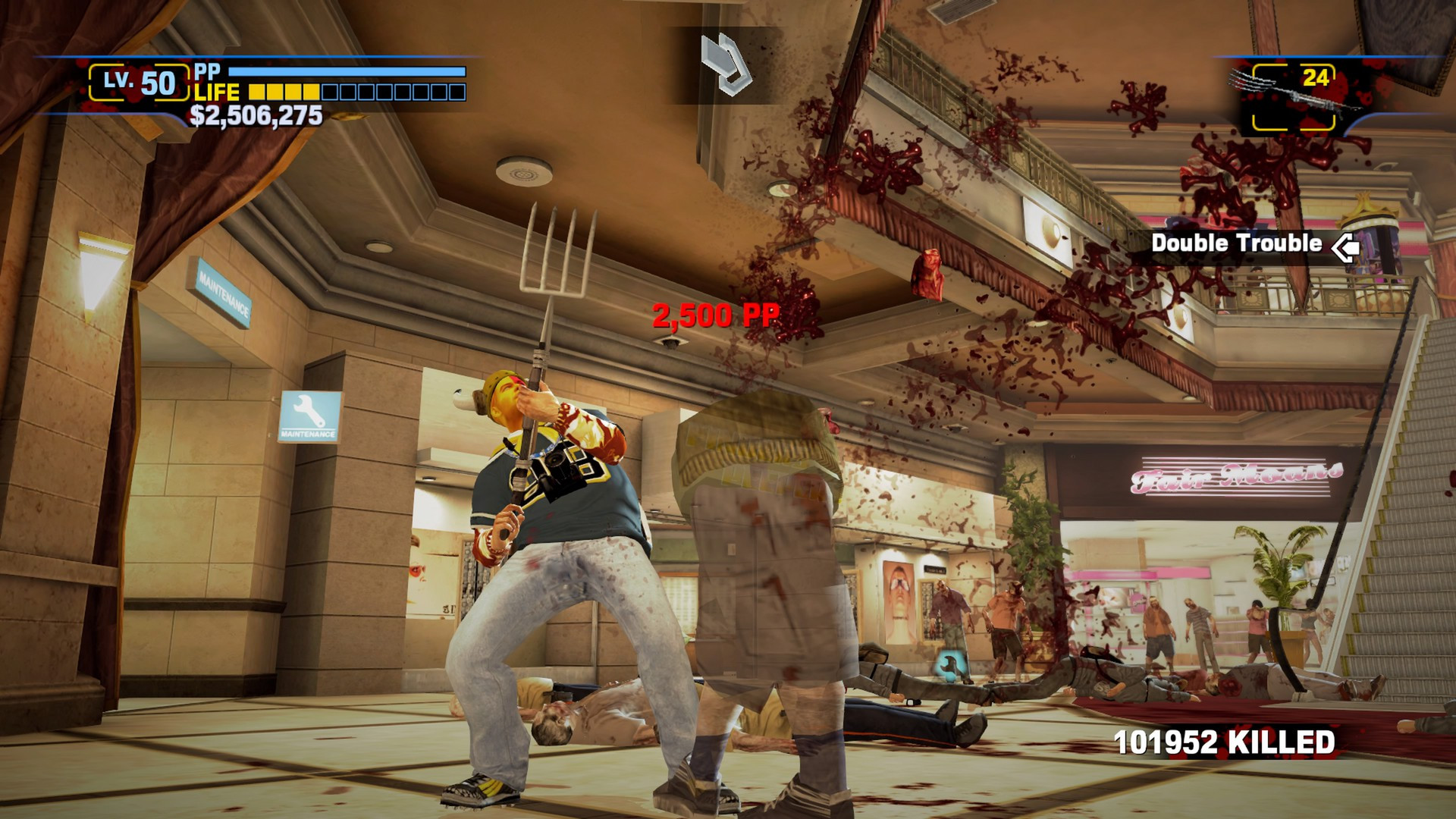Select the level 50 badge
1456x819 pixels.
point(139,83)
